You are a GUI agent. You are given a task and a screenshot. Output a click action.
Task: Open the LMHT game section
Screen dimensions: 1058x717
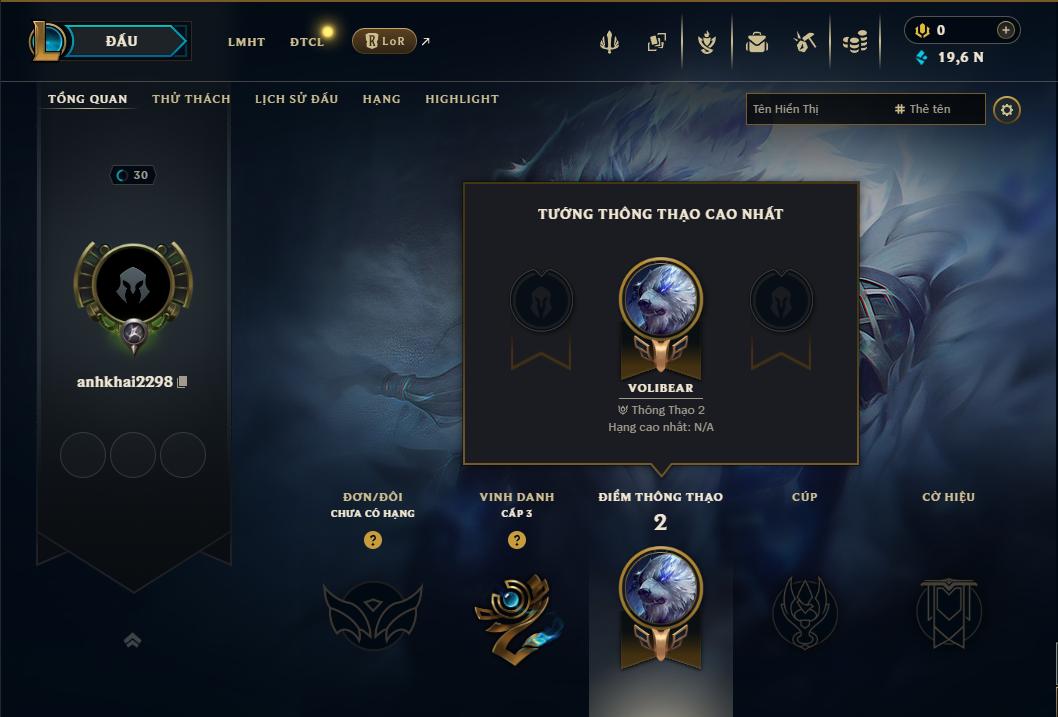coord(246,42)
